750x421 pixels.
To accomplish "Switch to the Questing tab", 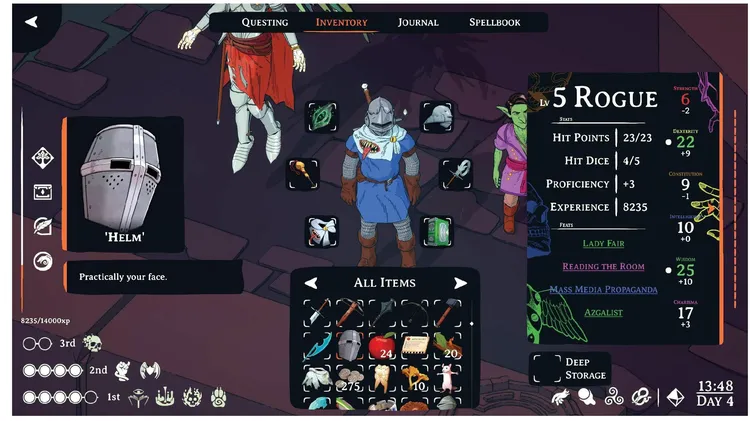I will tap(265, 22).
